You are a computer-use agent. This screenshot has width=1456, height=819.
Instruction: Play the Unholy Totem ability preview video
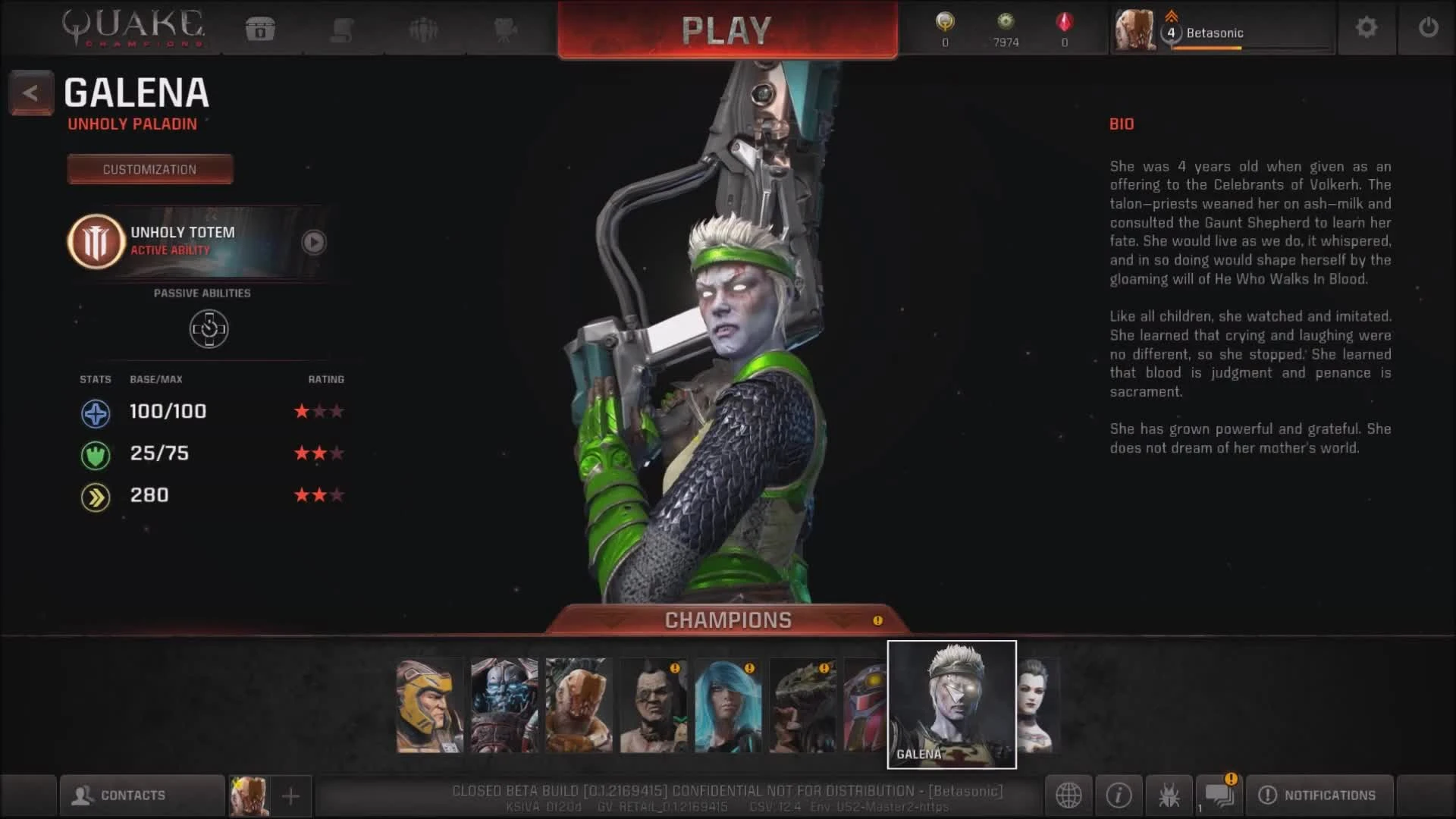pos(313,243)
